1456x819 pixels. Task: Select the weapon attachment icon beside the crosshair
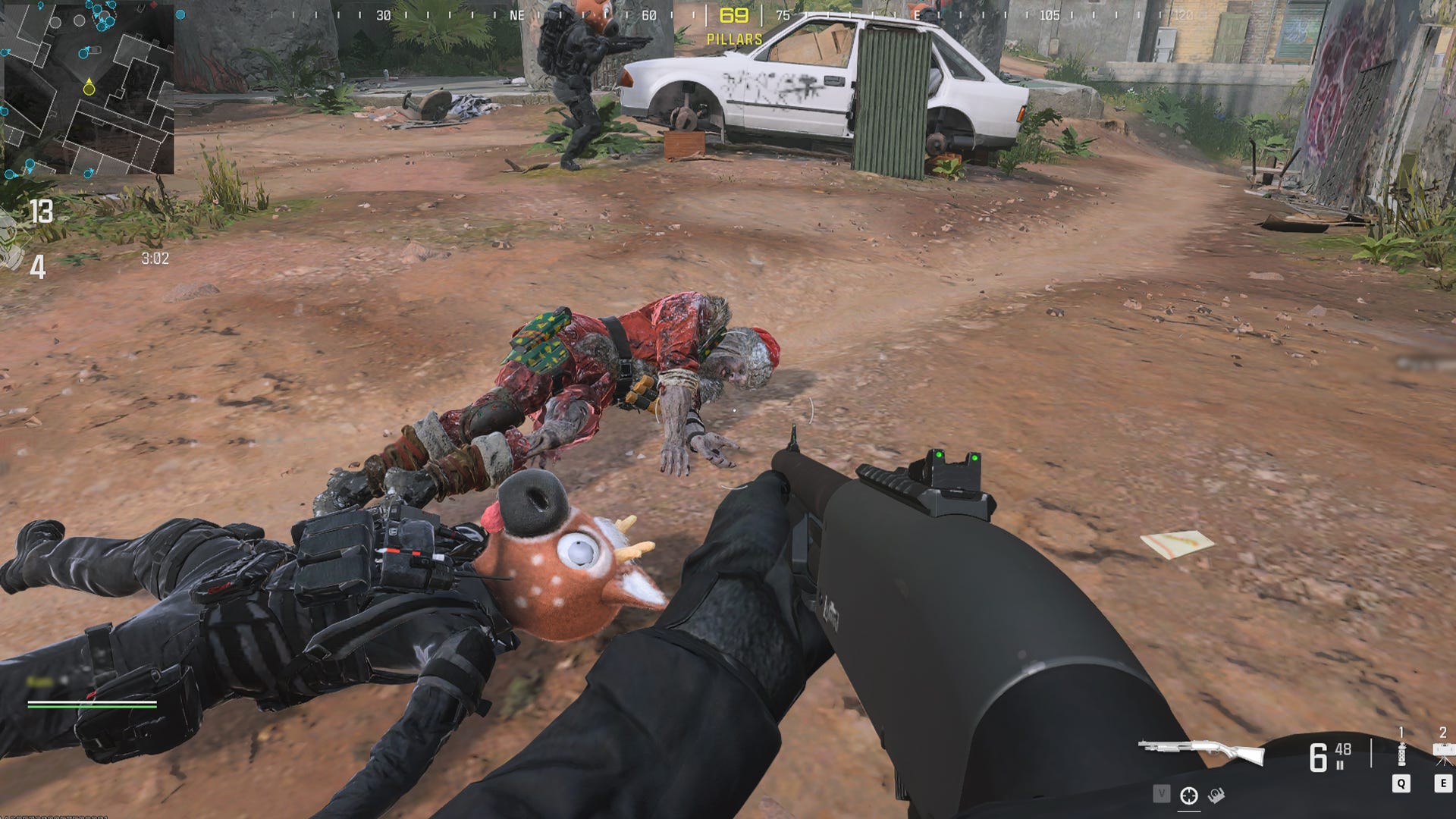coord(1216,795)
